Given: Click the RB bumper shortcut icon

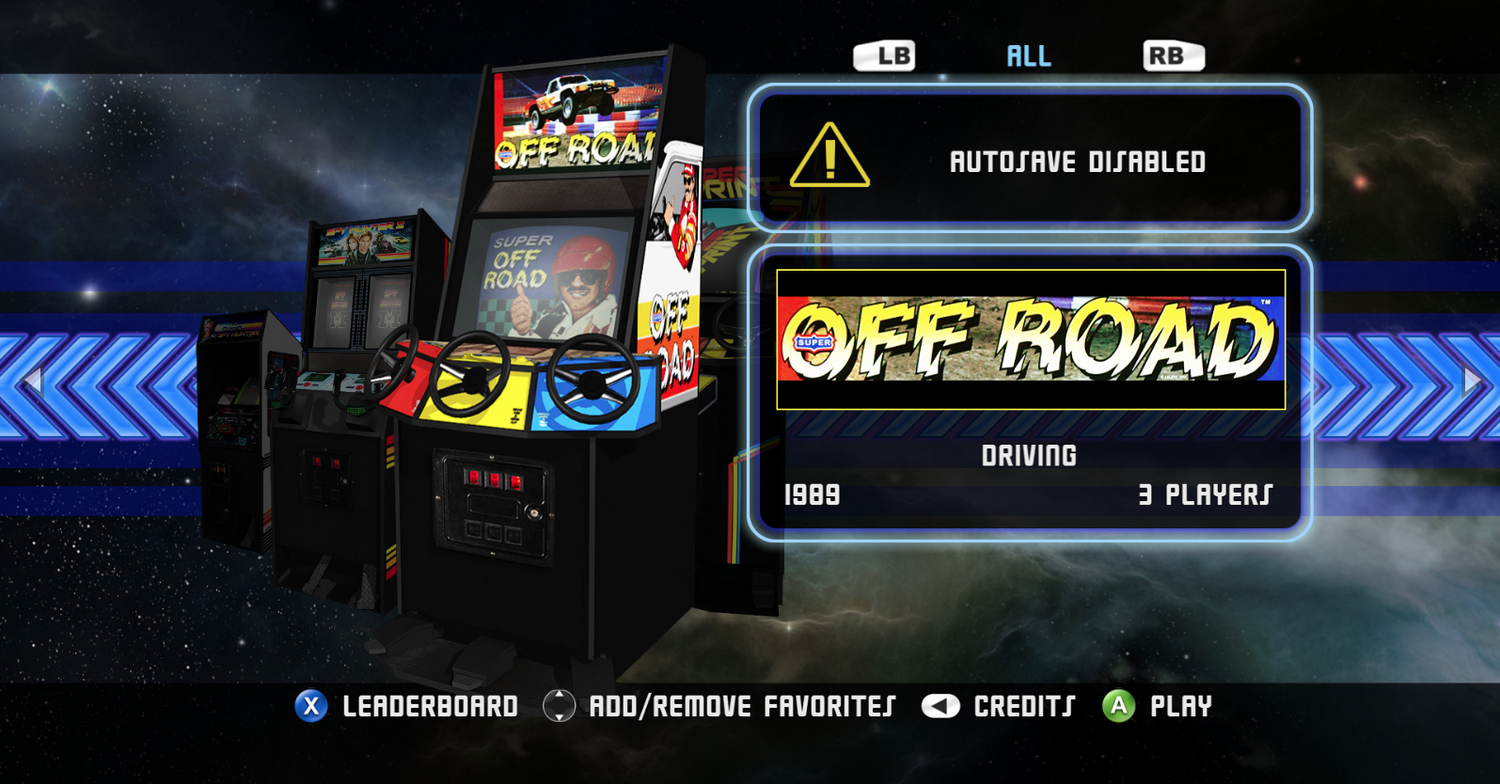Looking at the screenshot, I should pyautogui.click(x=1170, y=55).
